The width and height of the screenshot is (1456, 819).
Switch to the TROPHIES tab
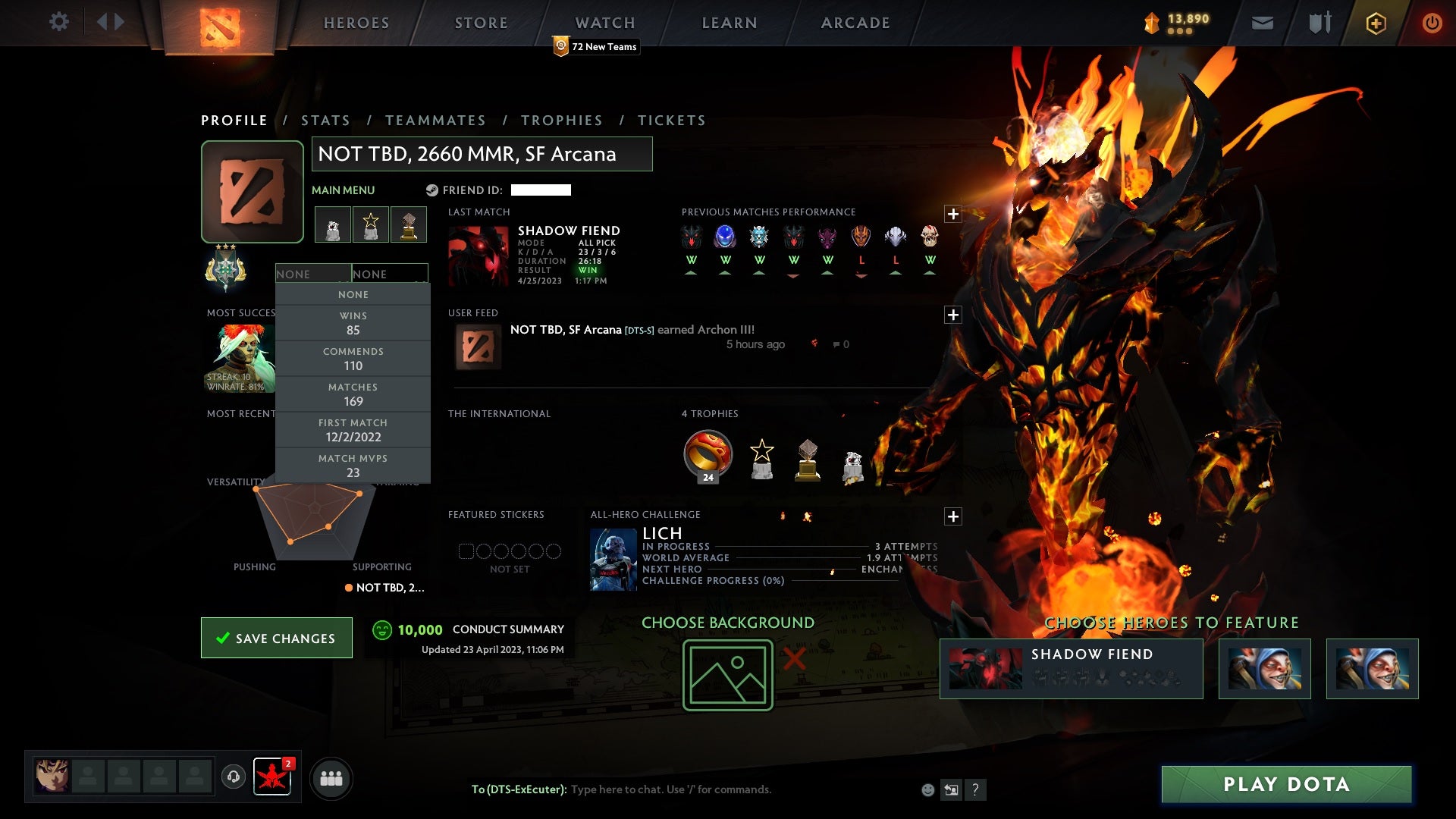coord(562,120)
